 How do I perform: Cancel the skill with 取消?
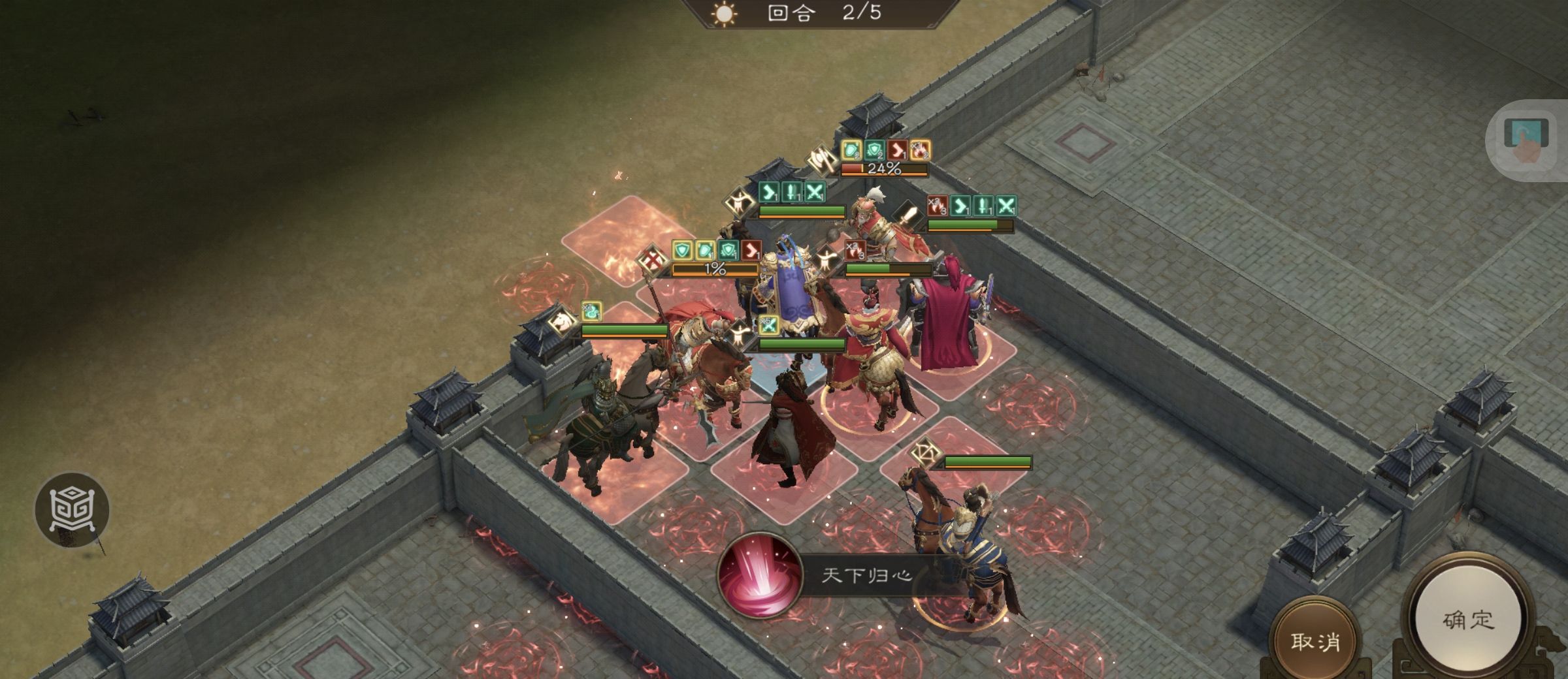click(x=1315, y=641)
